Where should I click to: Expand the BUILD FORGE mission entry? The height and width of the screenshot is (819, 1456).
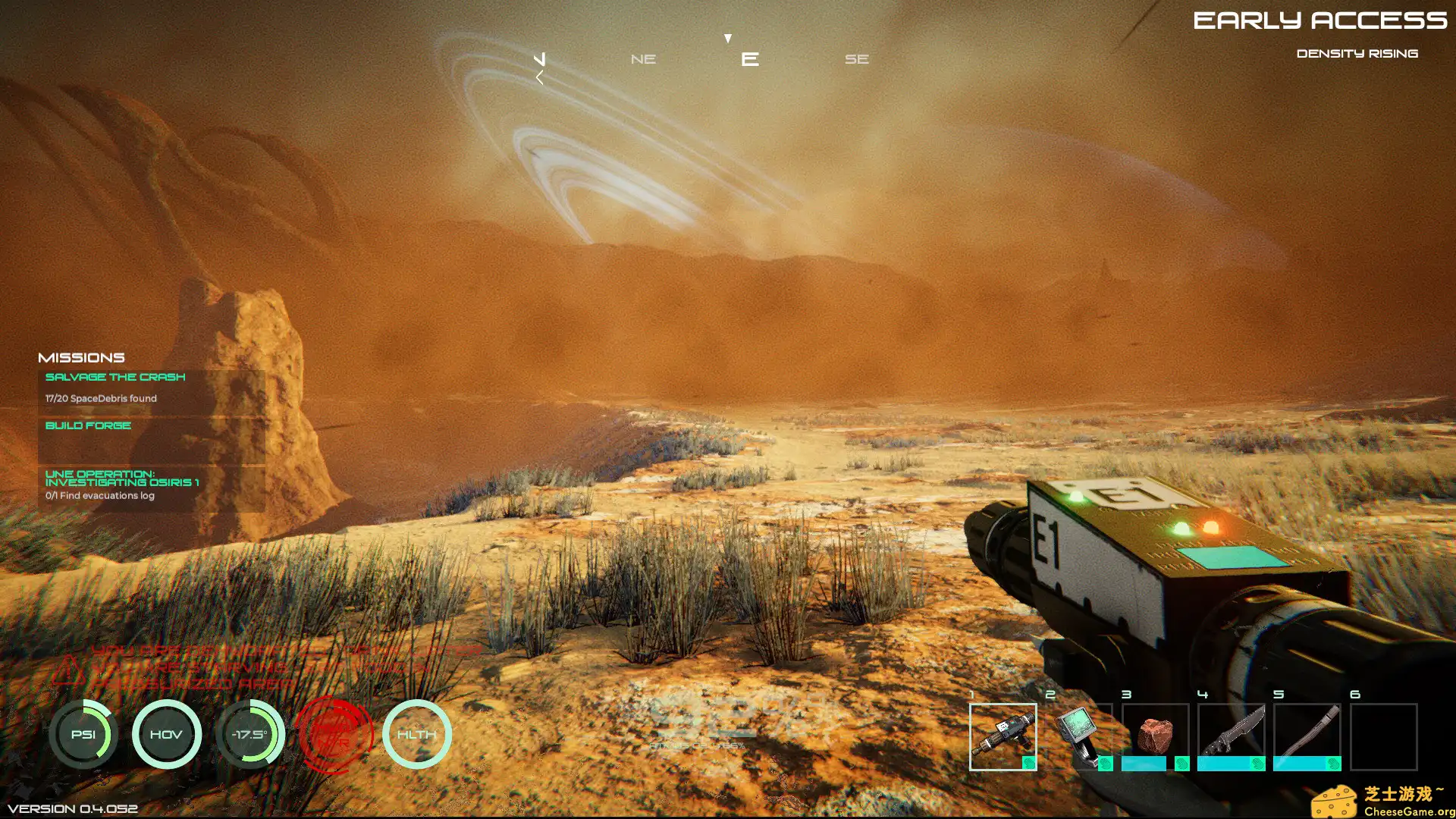tap(88, 425)
